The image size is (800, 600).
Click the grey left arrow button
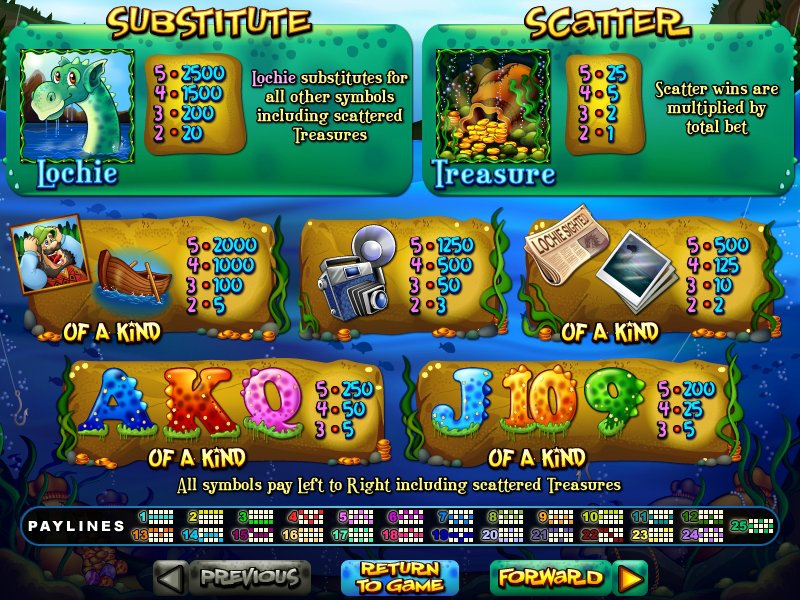click(171, 578)
